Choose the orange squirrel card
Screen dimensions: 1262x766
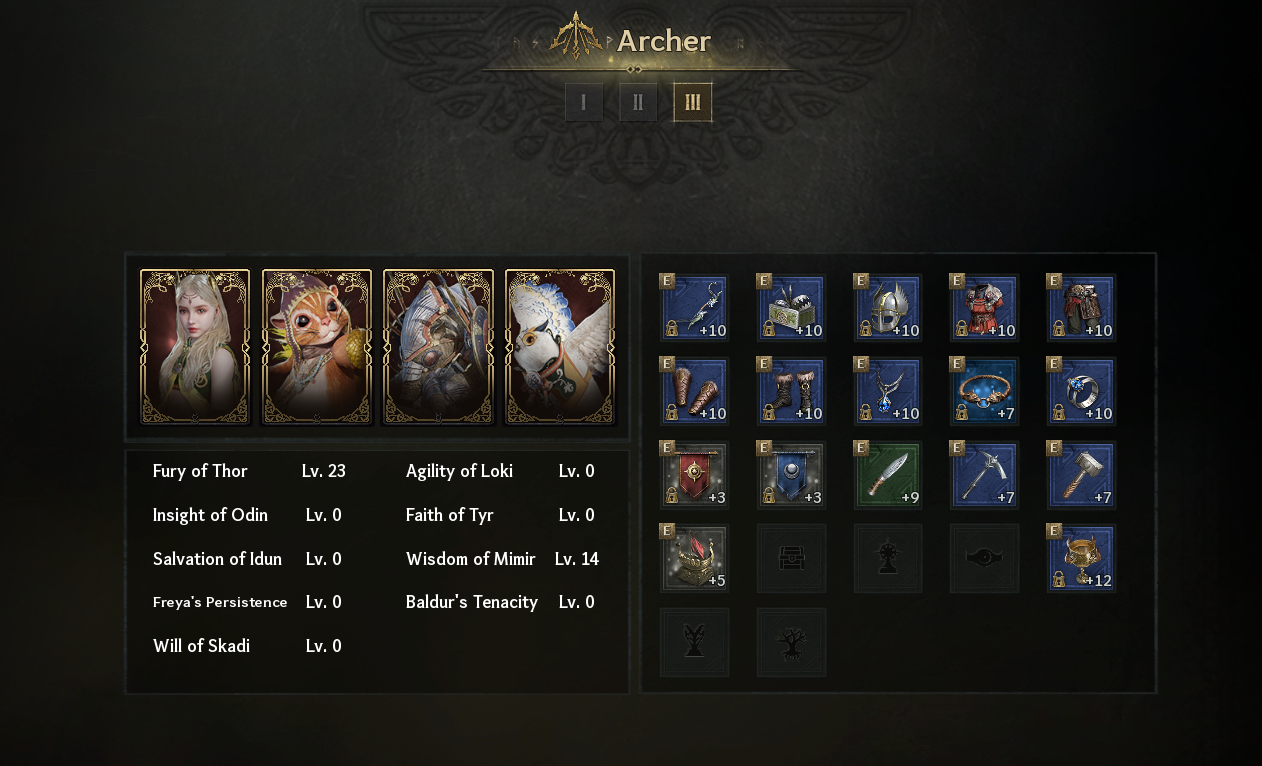pyautogui.click(x=317, y=347)
